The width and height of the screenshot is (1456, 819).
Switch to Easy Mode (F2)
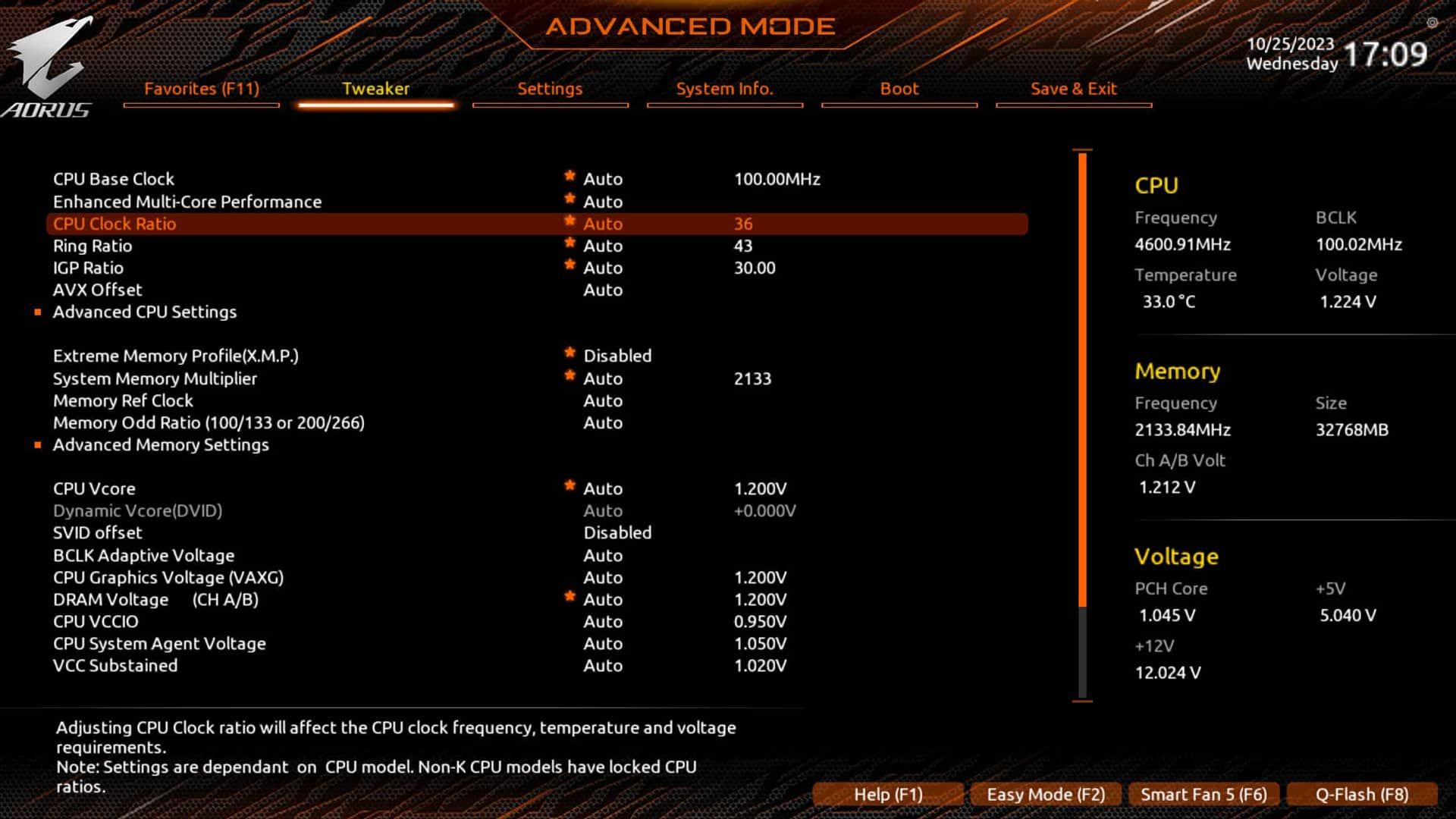tap(1046, 794)
